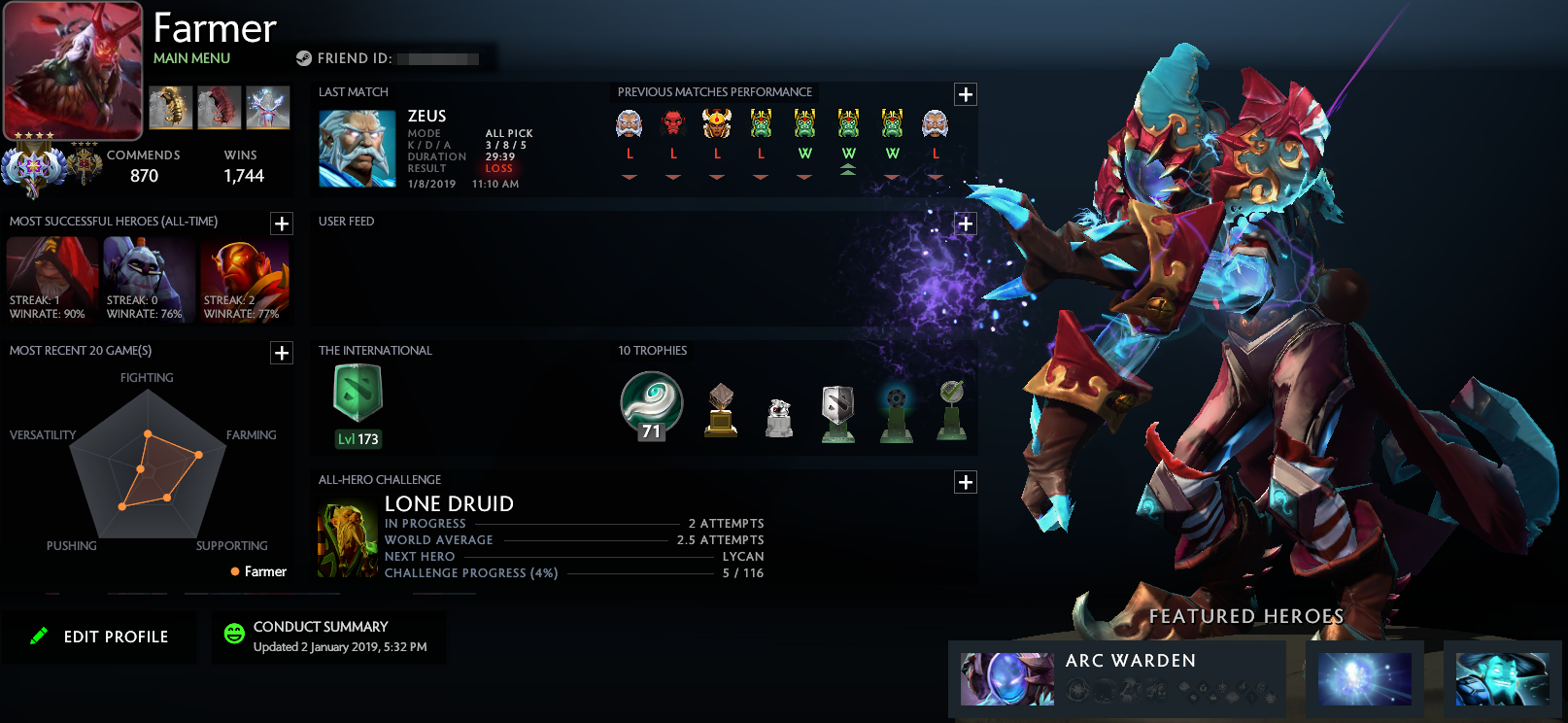Screen dimensions: 1568x723
Task: View The International Lvl 173 badge
Action: (358, 405)
